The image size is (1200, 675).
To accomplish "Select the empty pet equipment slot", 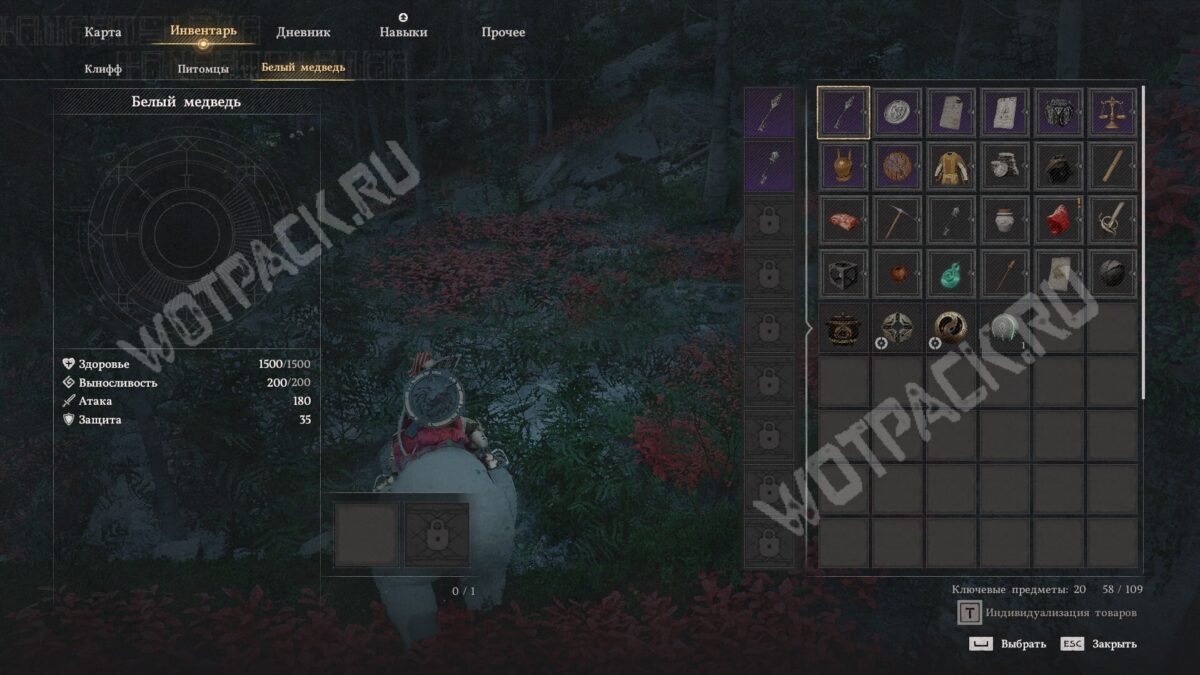I will point(366,535).
